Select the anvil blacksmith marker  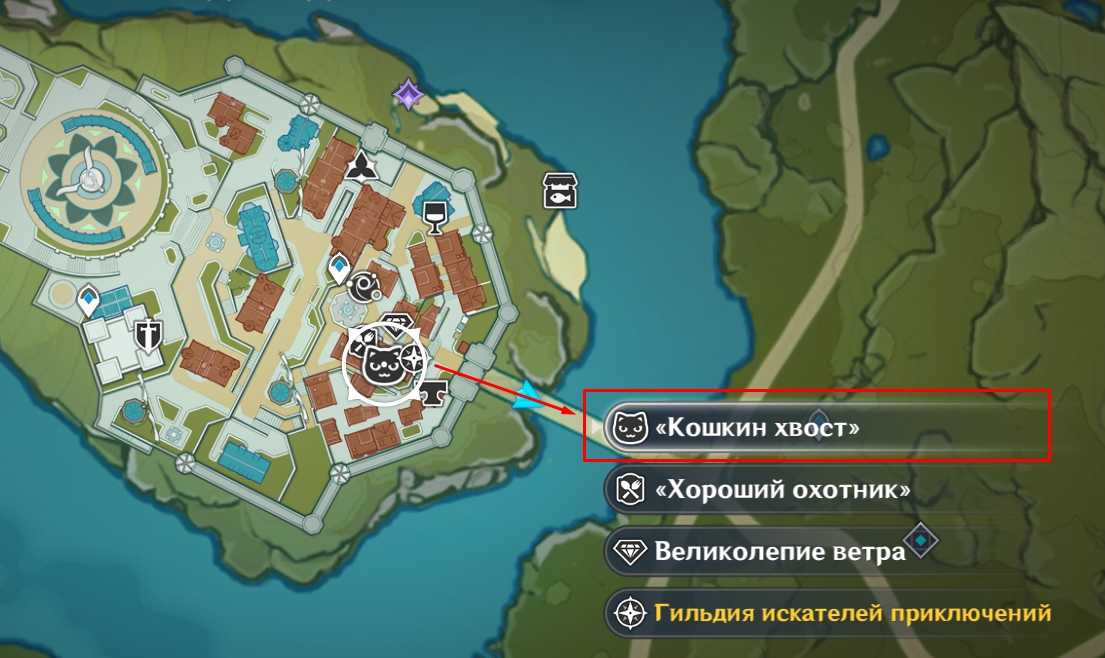click(433, 394)
